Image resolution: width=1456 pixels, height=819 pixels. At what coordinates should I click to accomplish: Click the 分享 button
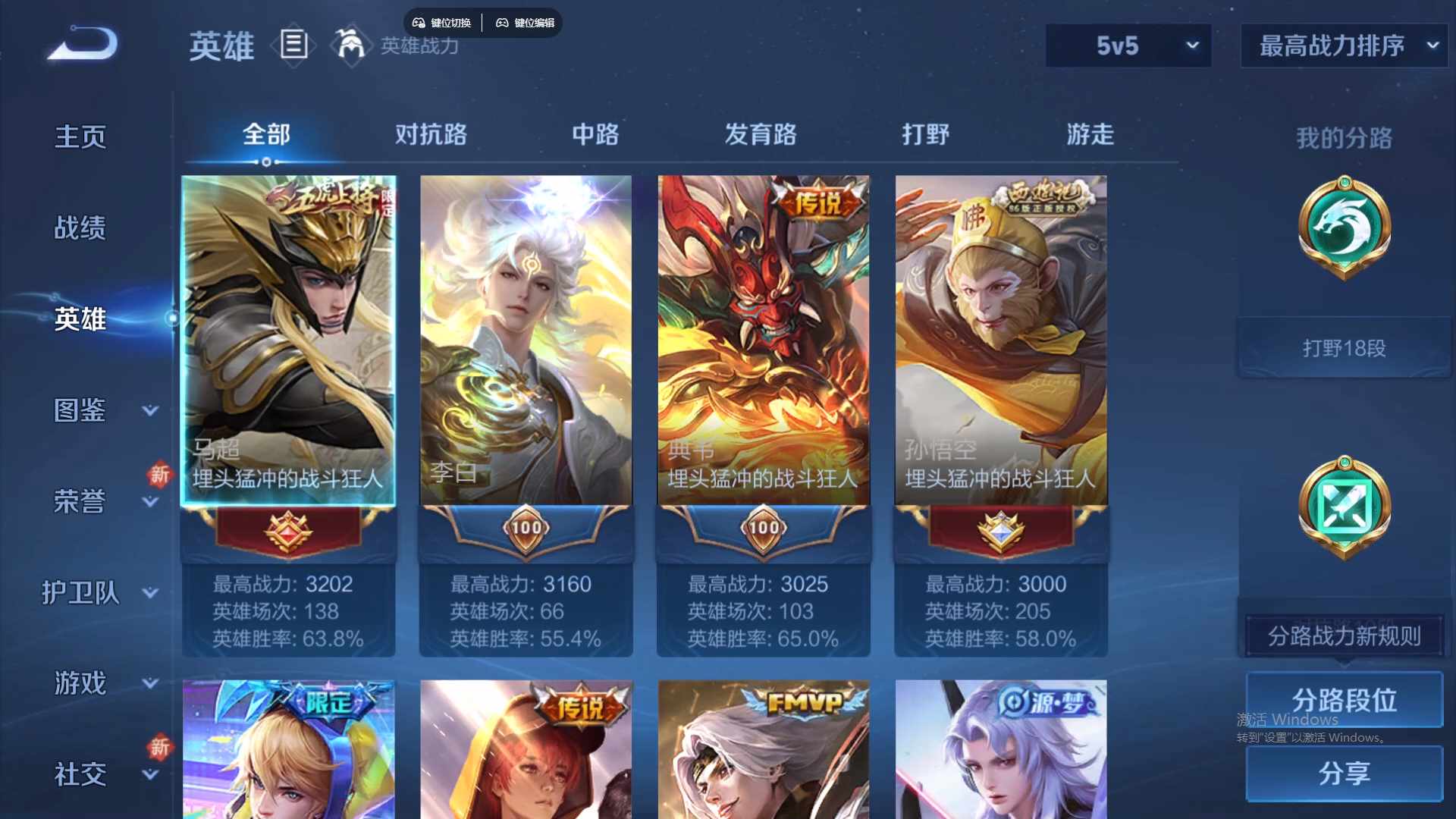(x=1343, y=774)
